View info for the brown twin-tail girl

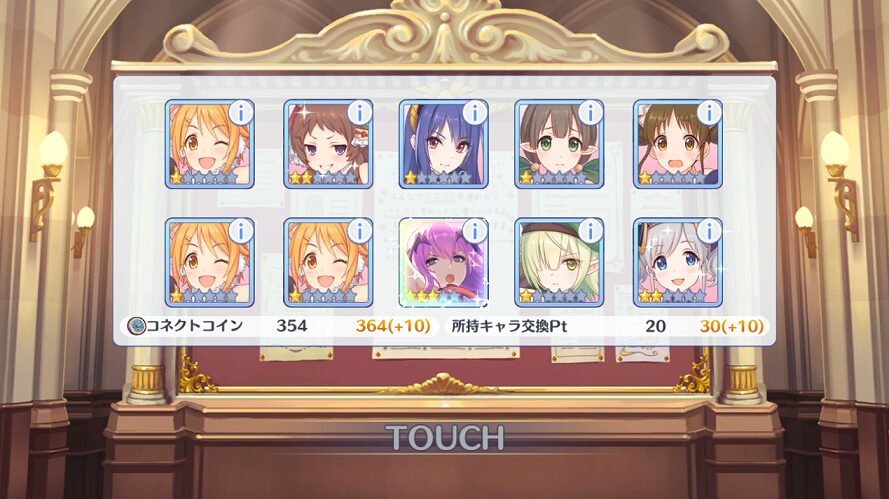pyautogui.click(x=709, y=112)
